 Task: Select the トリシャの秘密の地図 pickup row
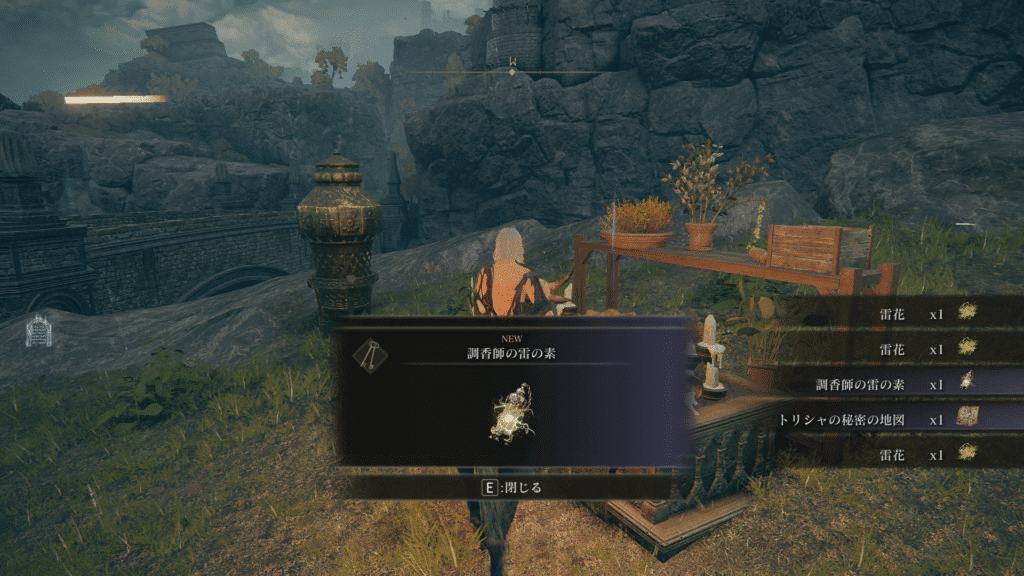880,419
